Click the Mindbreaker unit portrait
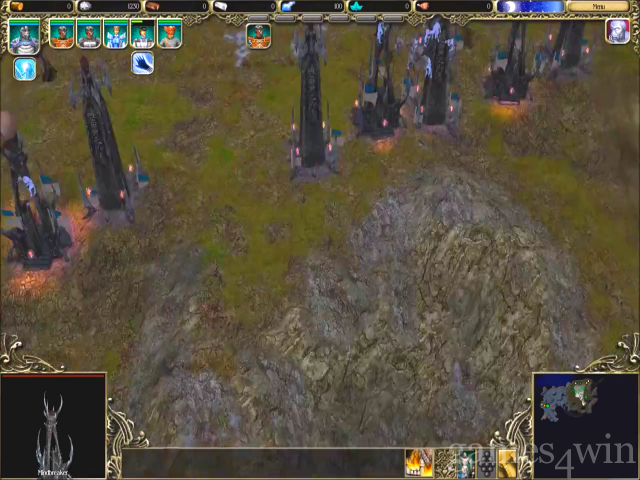The width and height of the screenshot is (640, 480). coord(52,427)
